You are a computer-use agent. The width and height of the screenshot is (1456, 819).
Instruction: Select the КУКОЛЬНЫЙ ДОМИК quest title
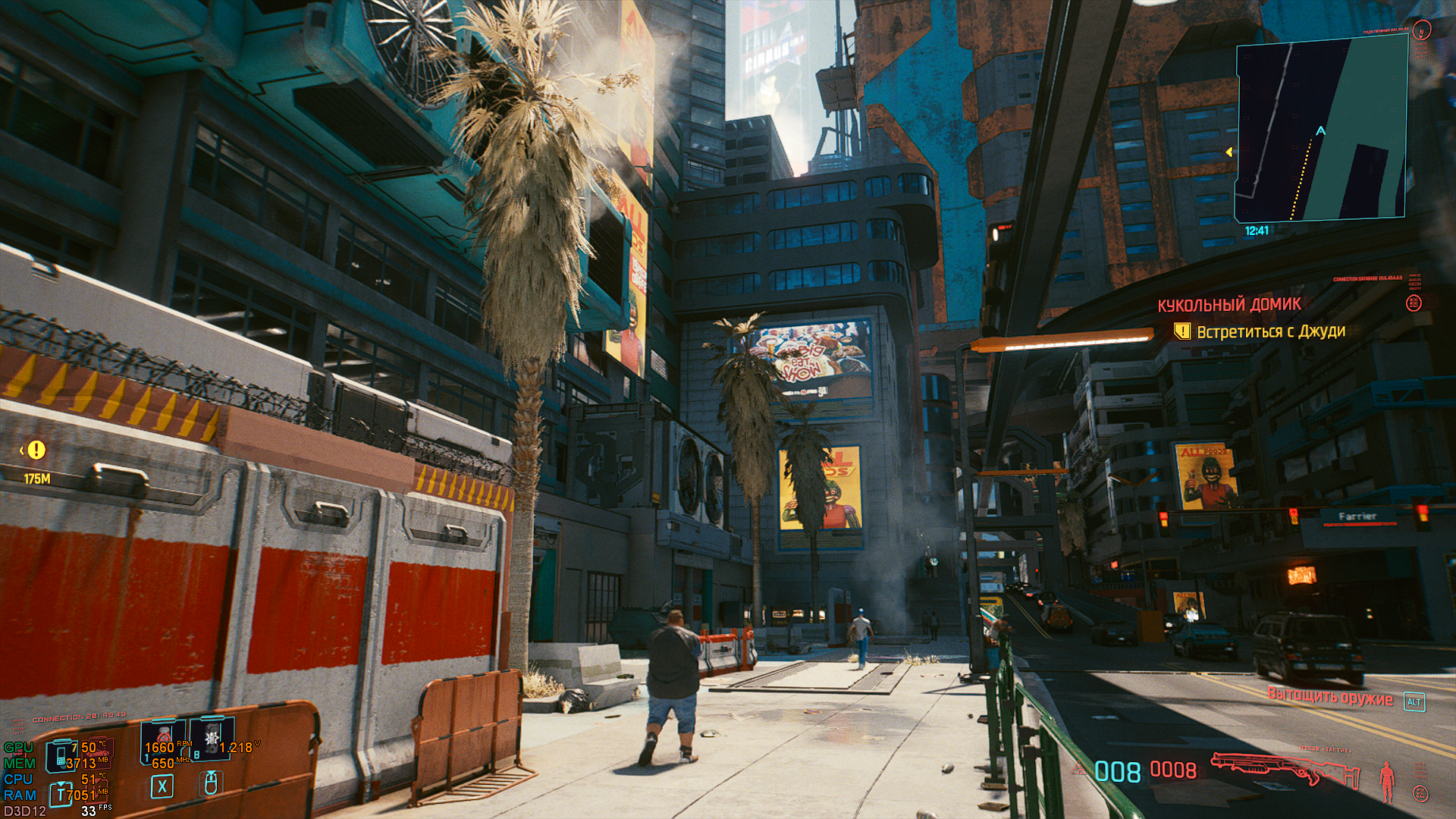click(1228, 305)
